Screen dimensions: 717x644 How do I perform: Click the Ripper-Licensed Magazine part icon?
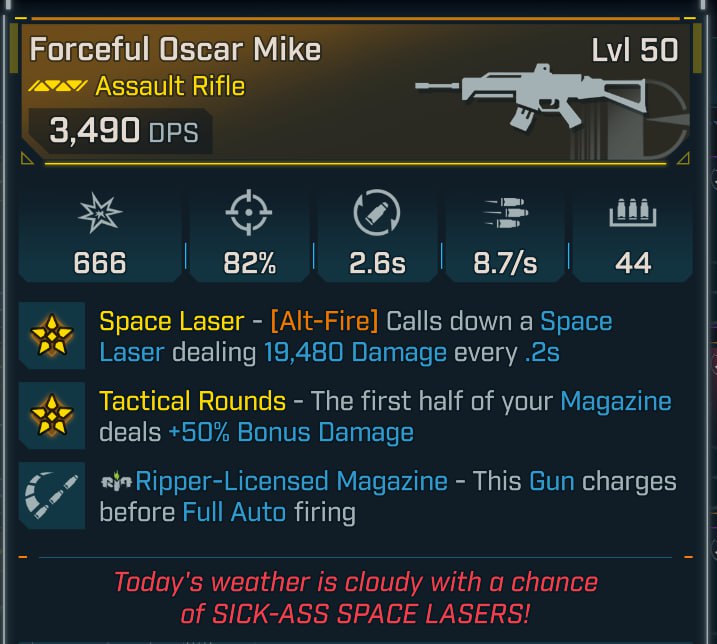click(50, 495)
